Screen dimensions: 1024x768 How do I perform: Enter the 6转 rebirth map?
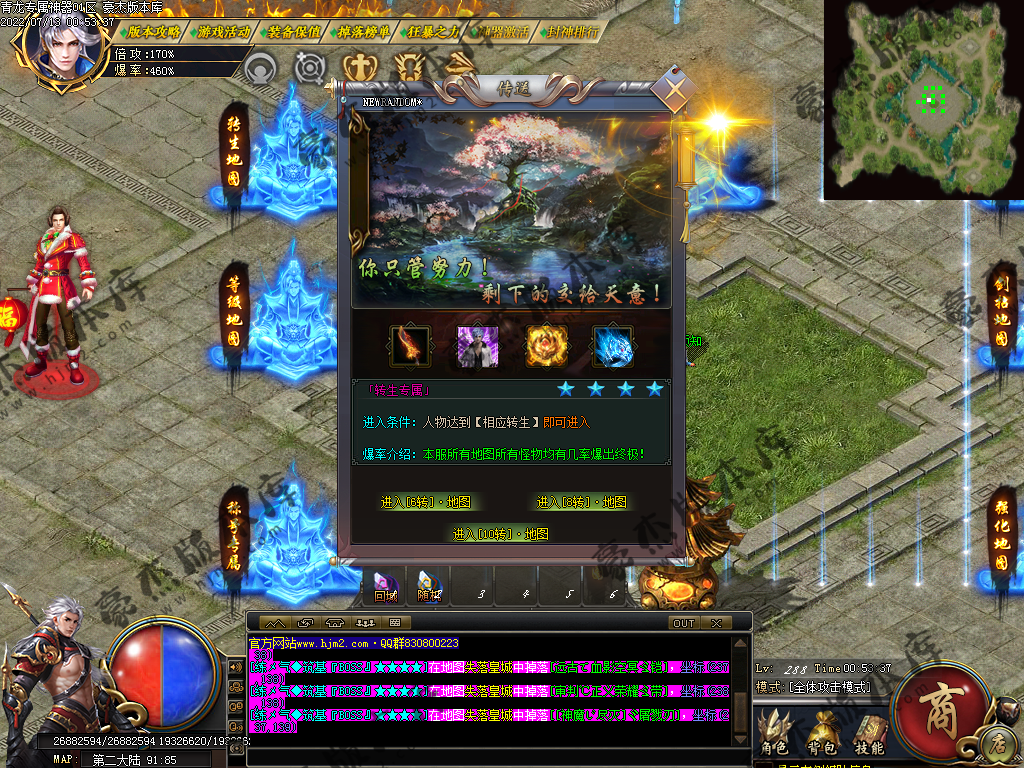pos(426,502)
